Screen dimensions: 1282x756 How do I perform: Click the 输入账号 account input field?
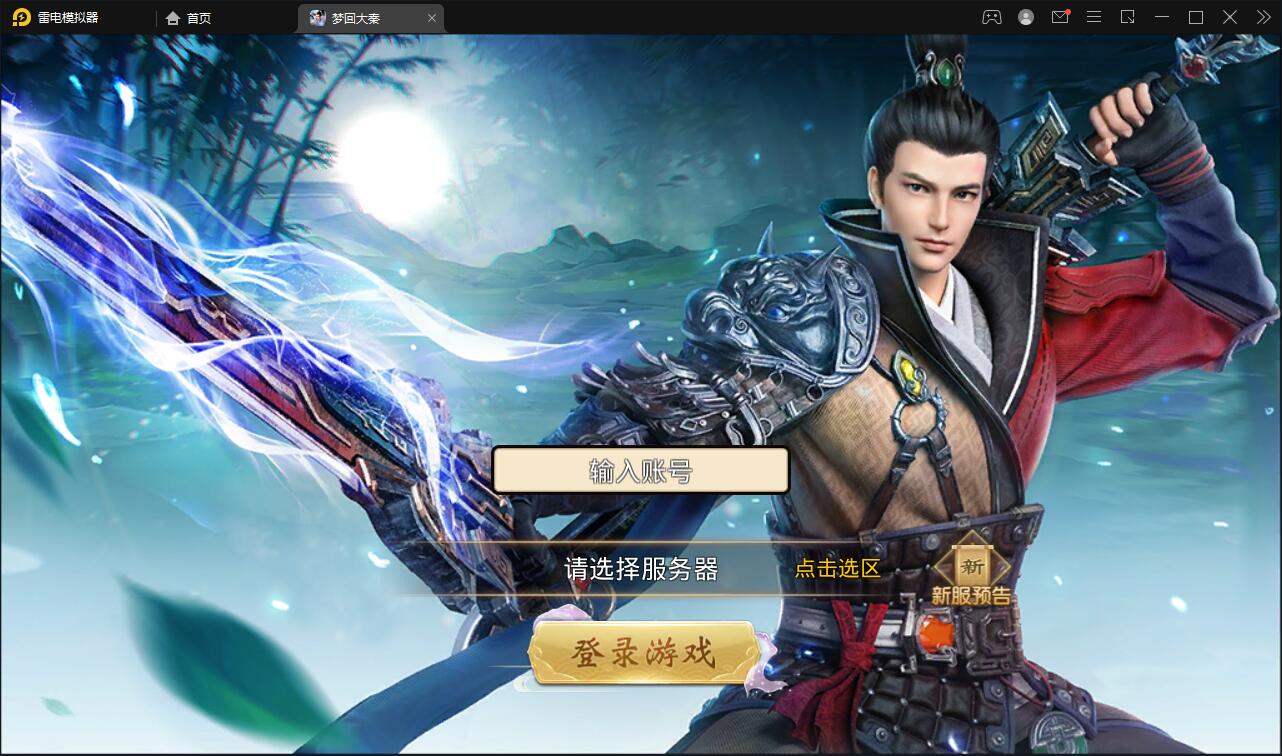(640, 470)
